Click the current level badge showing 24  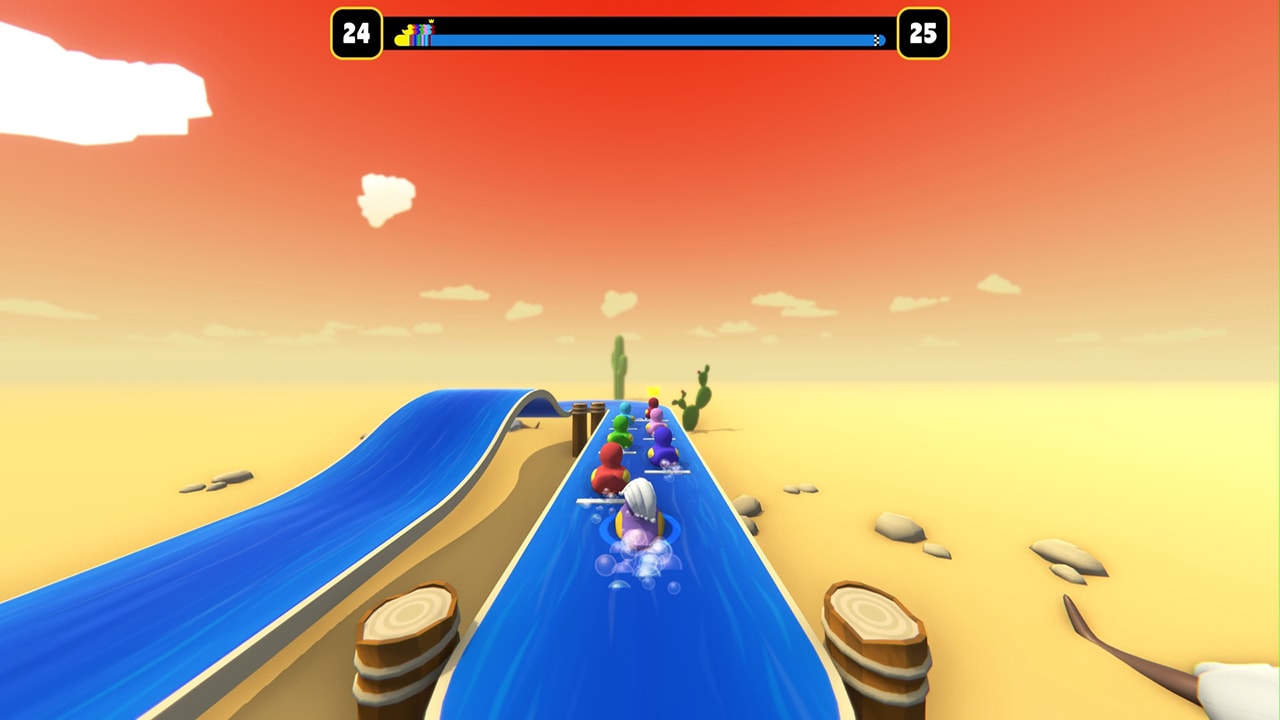coord(354,33)
